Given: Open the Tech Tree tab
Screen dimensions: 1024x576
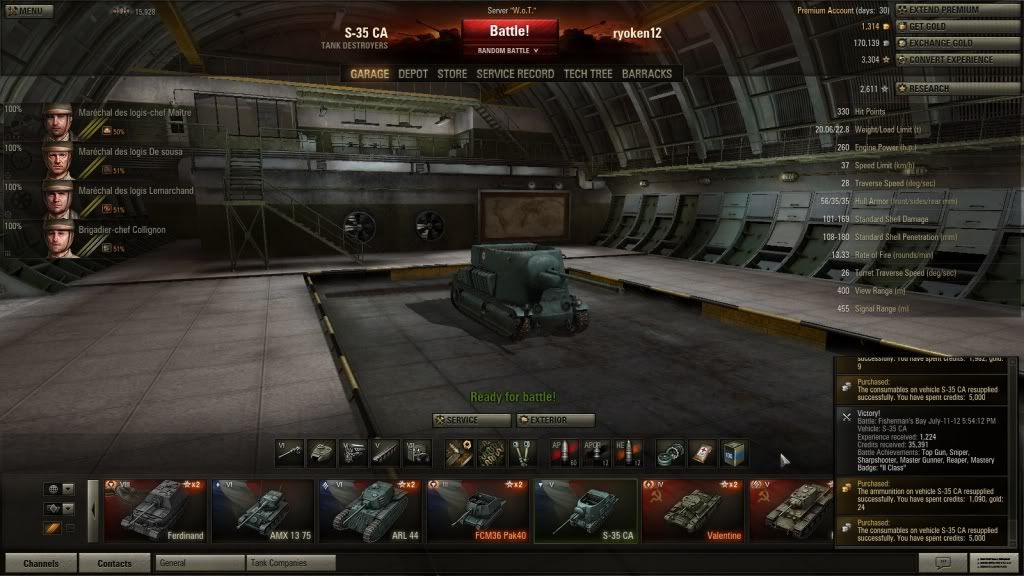Looking at the screenshot, I should point(588,74).
